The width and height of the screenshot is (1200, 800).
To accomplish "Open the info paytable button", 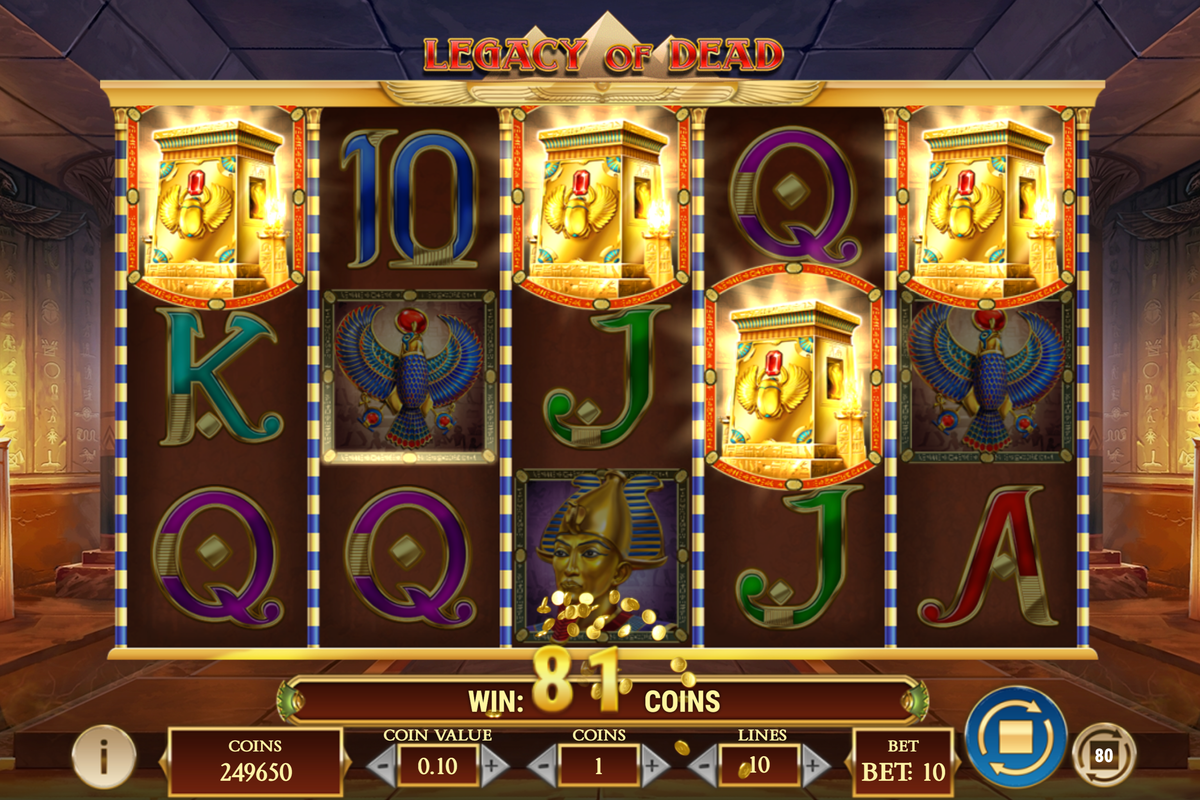I will (103, 756).
